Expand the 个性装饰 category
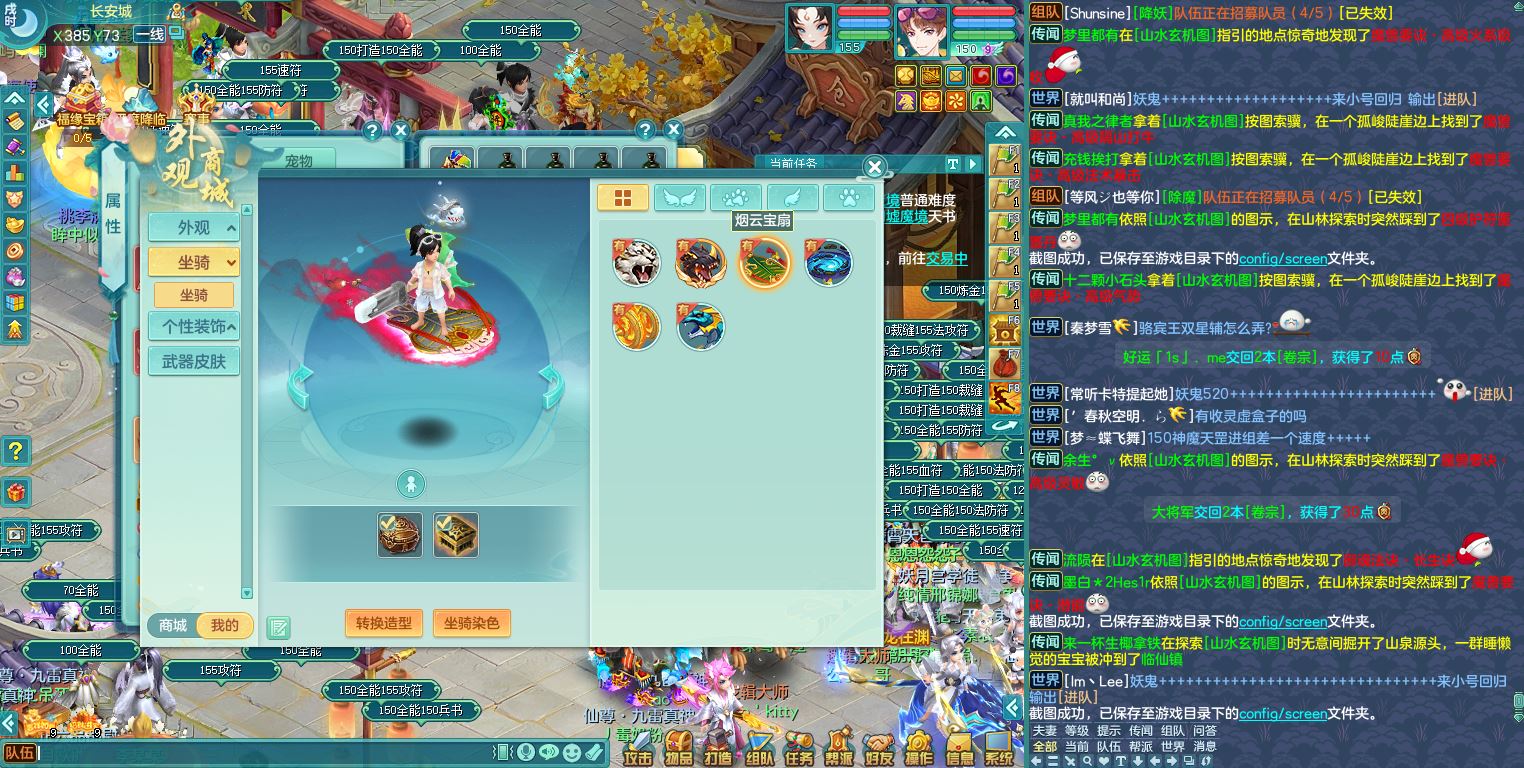The height and width of the screenshot is (768, 1524). click(x=194, y=326)
